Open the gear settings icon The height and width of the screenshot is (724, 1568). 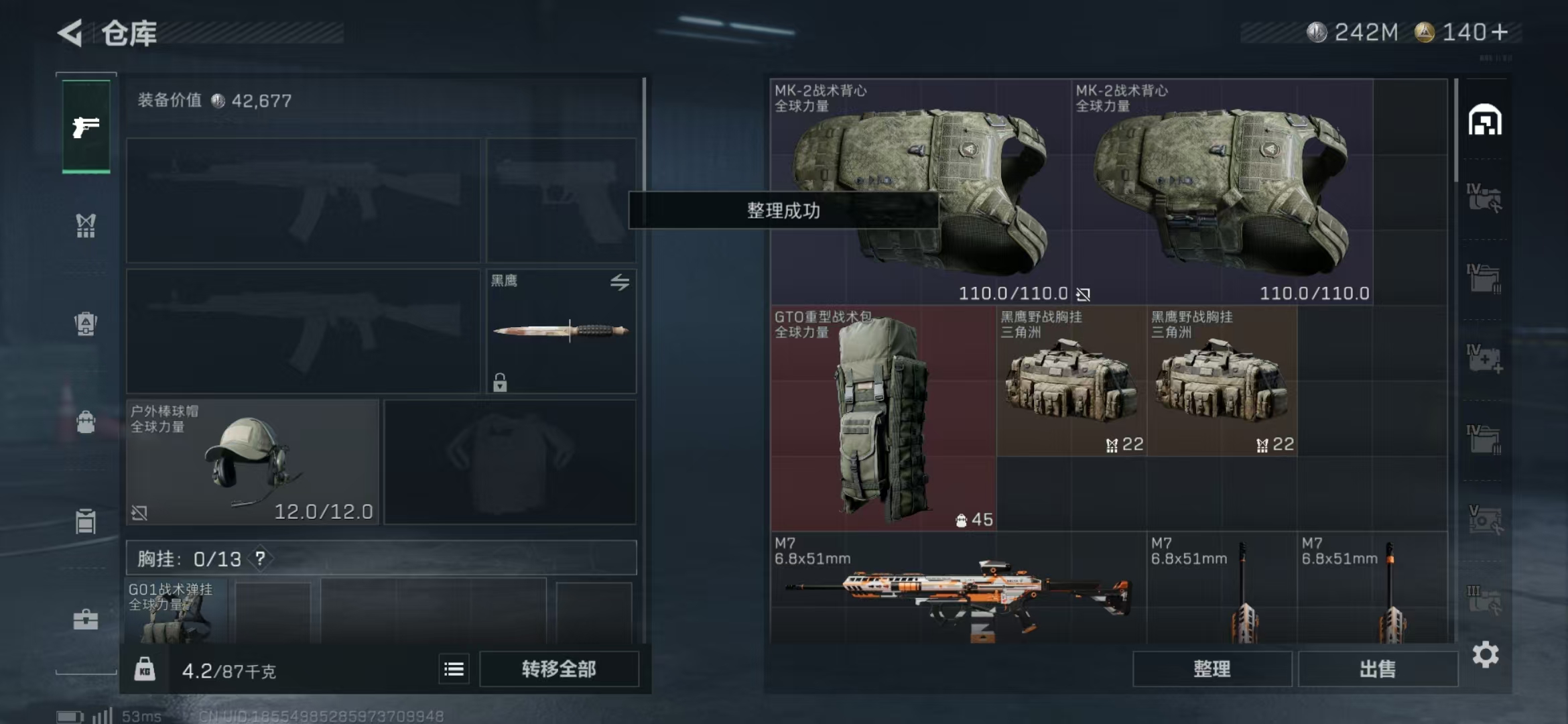point(1485,655)
